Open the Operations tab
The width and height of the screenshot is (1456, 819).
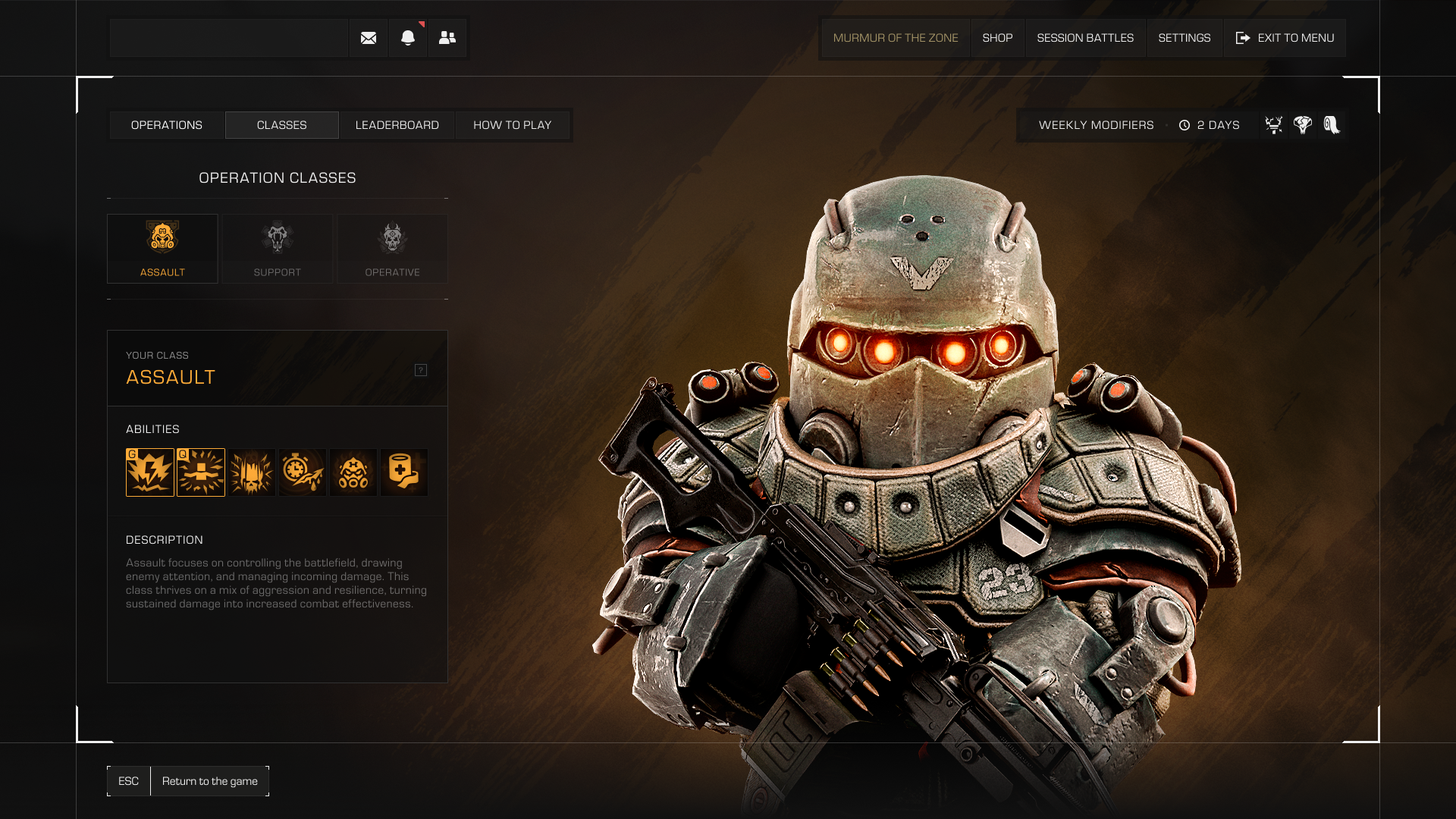[166, 125]
